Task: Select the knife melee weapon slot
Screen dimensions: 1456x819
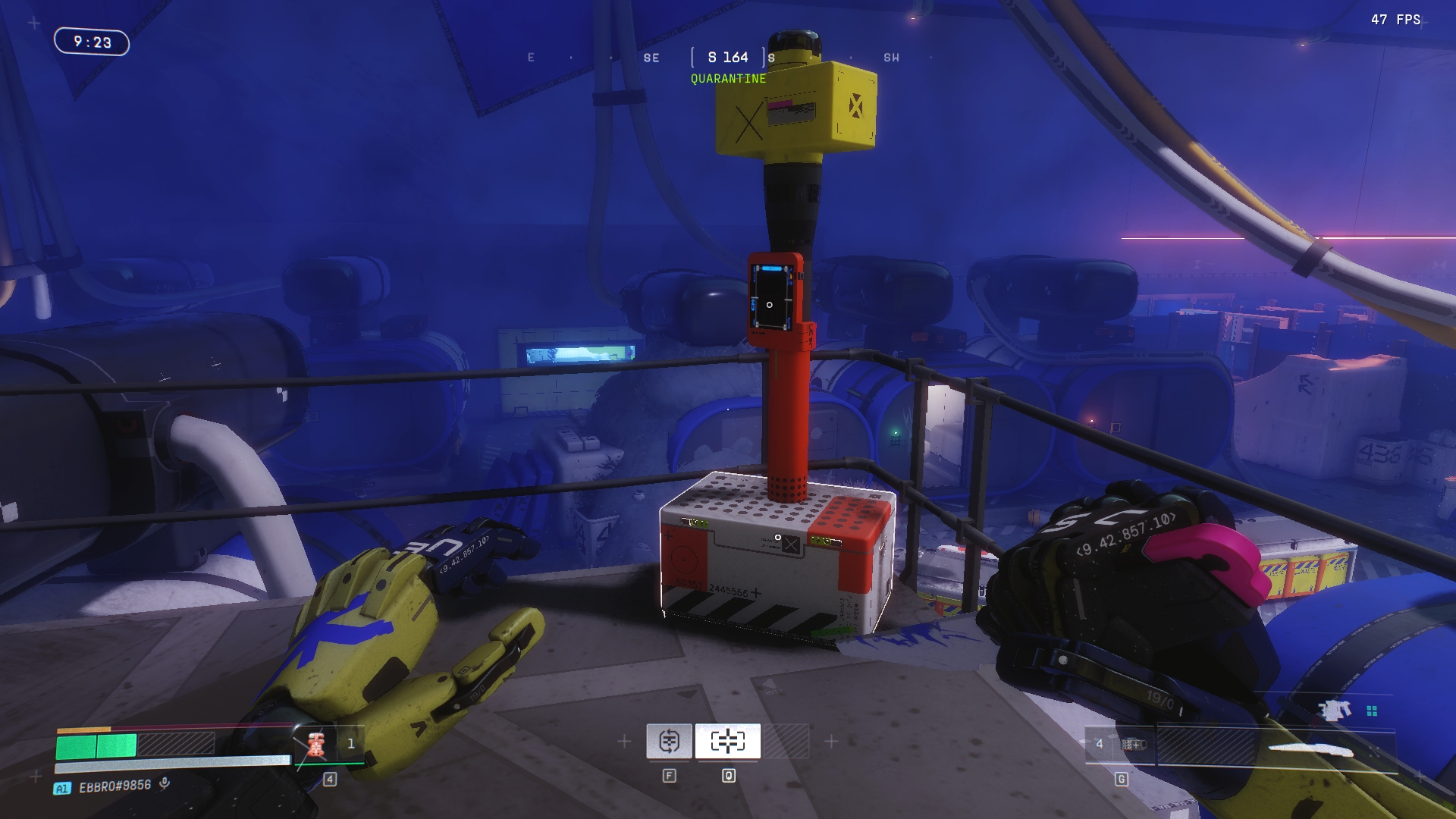Action: (1310, 751)
